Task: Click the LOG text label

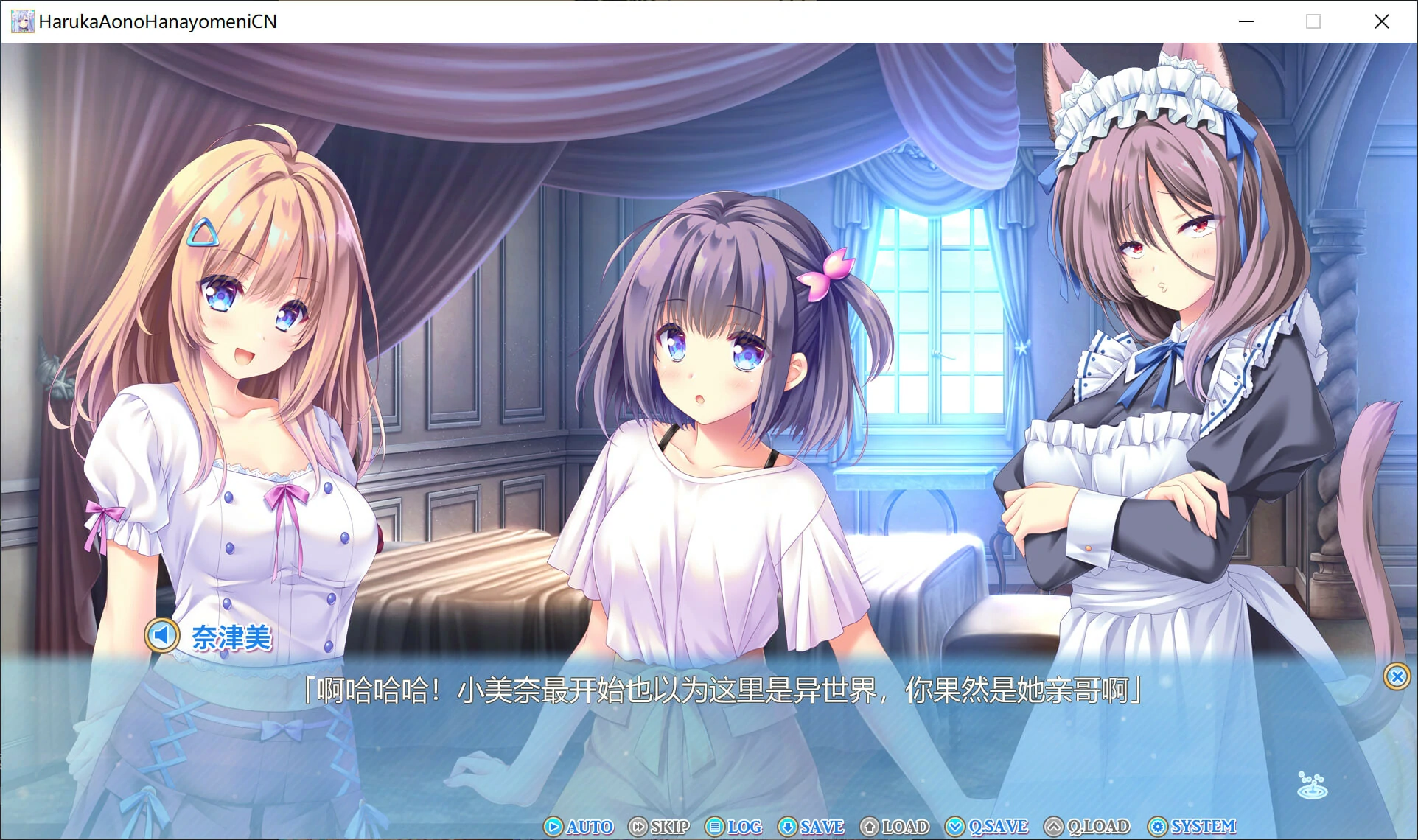Action: [744, 827]
